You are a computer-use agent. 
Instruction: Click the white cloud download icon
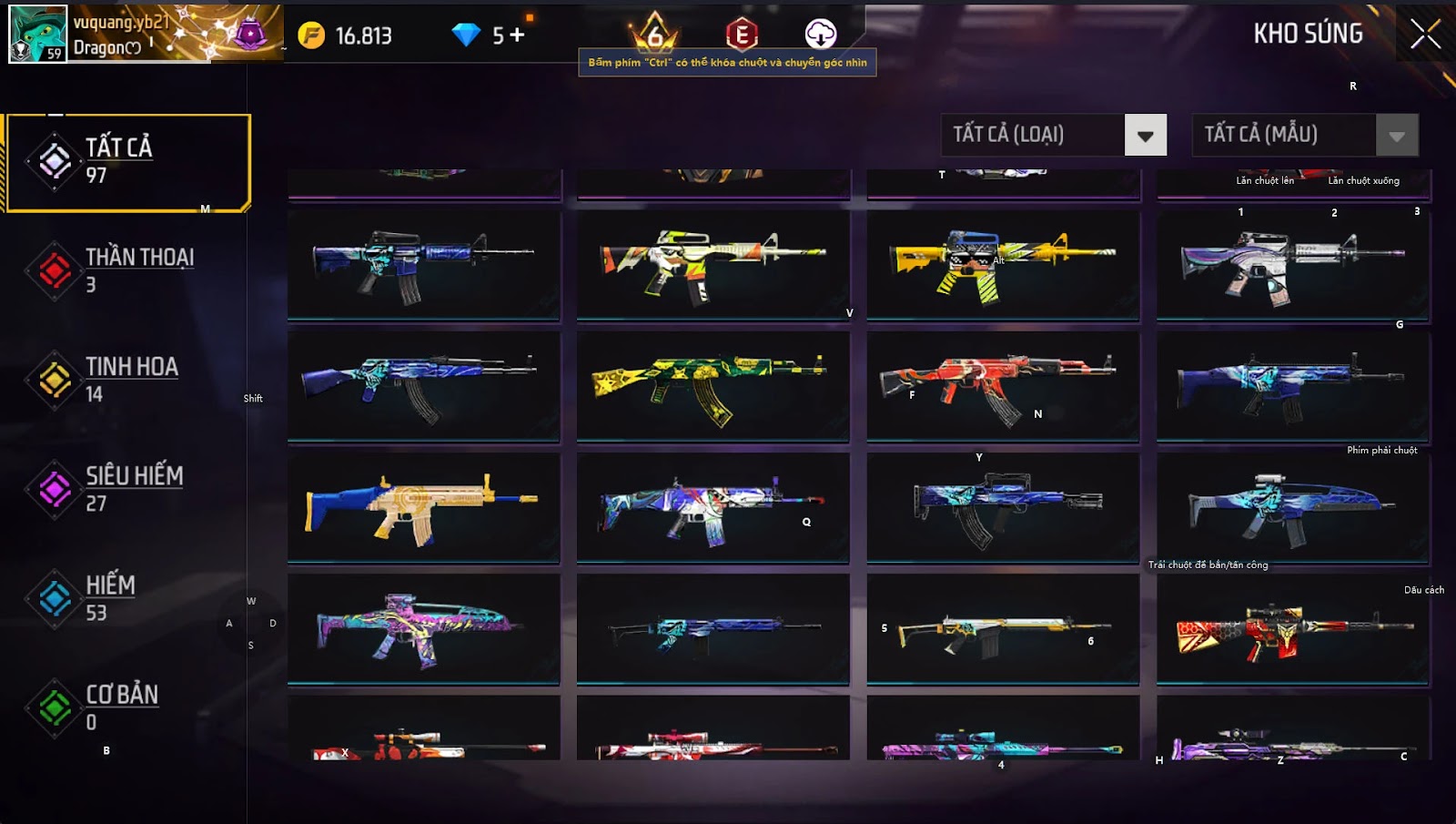pos(821,35)
